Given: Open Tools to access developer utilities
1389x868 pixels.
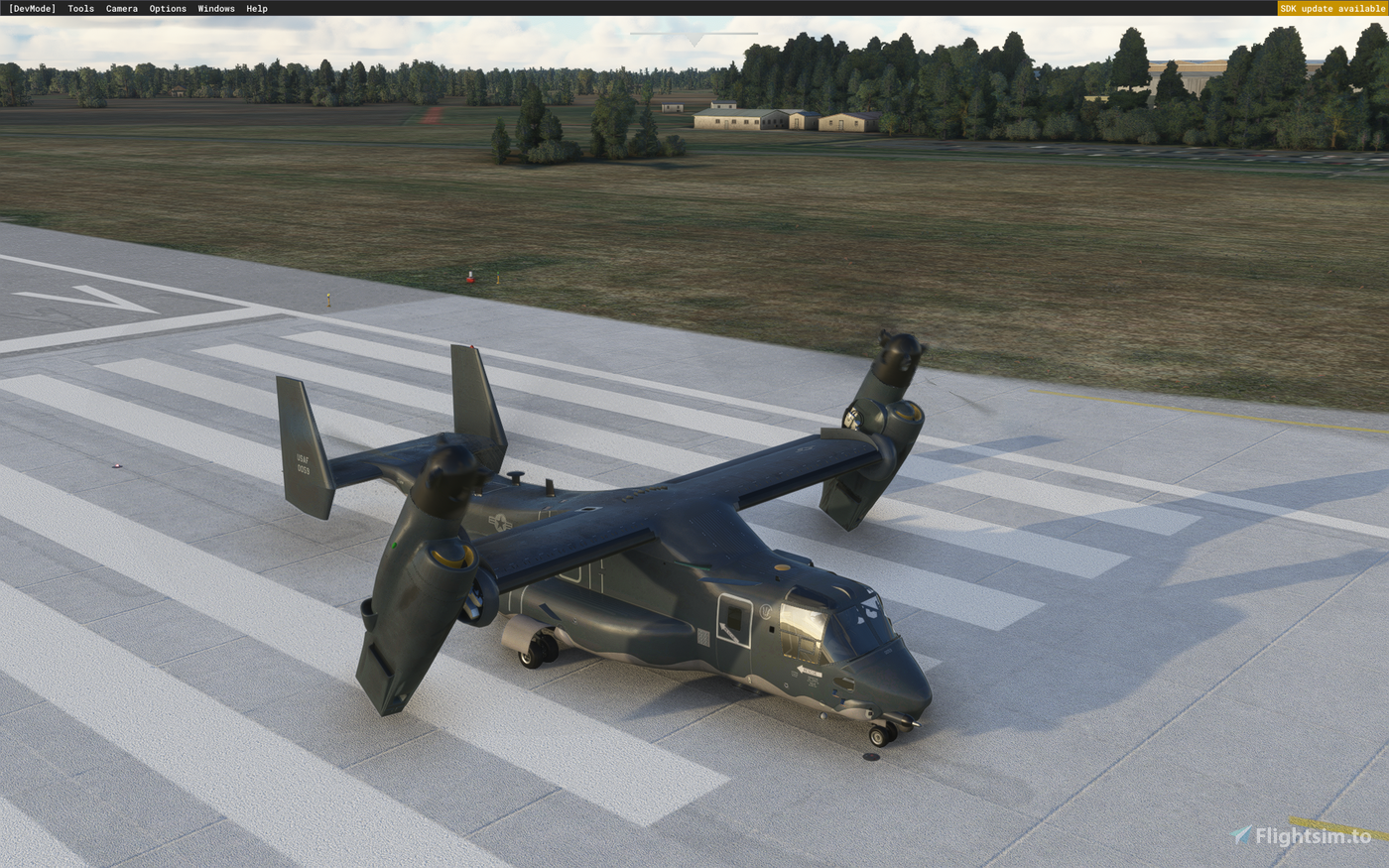Looking at the screenshot, I should tap(80, 8).
